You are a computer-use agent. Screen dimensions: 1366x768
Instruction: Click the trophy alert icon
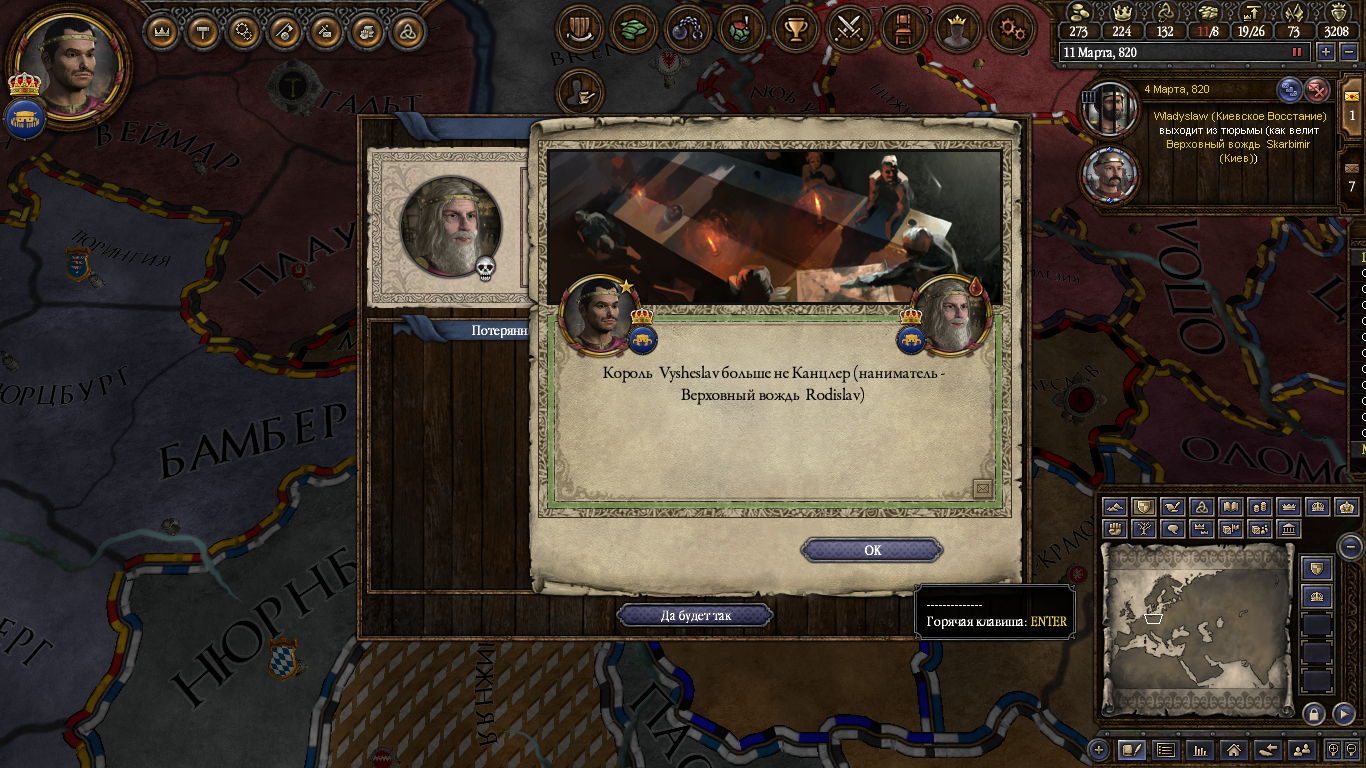[x=796, y=29]
